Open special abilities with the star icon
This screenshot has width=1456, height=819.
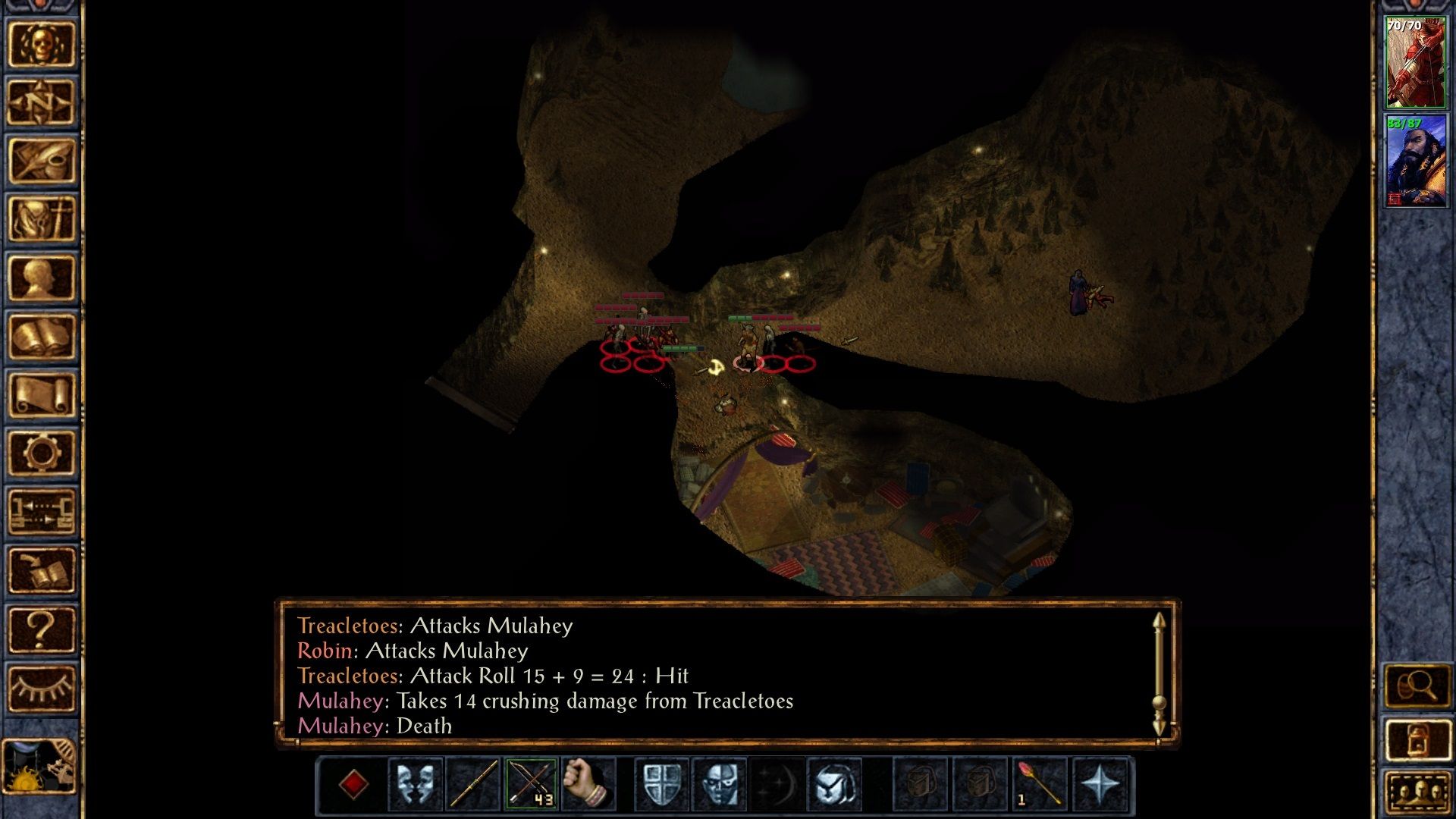click(x=1099, y=784)
